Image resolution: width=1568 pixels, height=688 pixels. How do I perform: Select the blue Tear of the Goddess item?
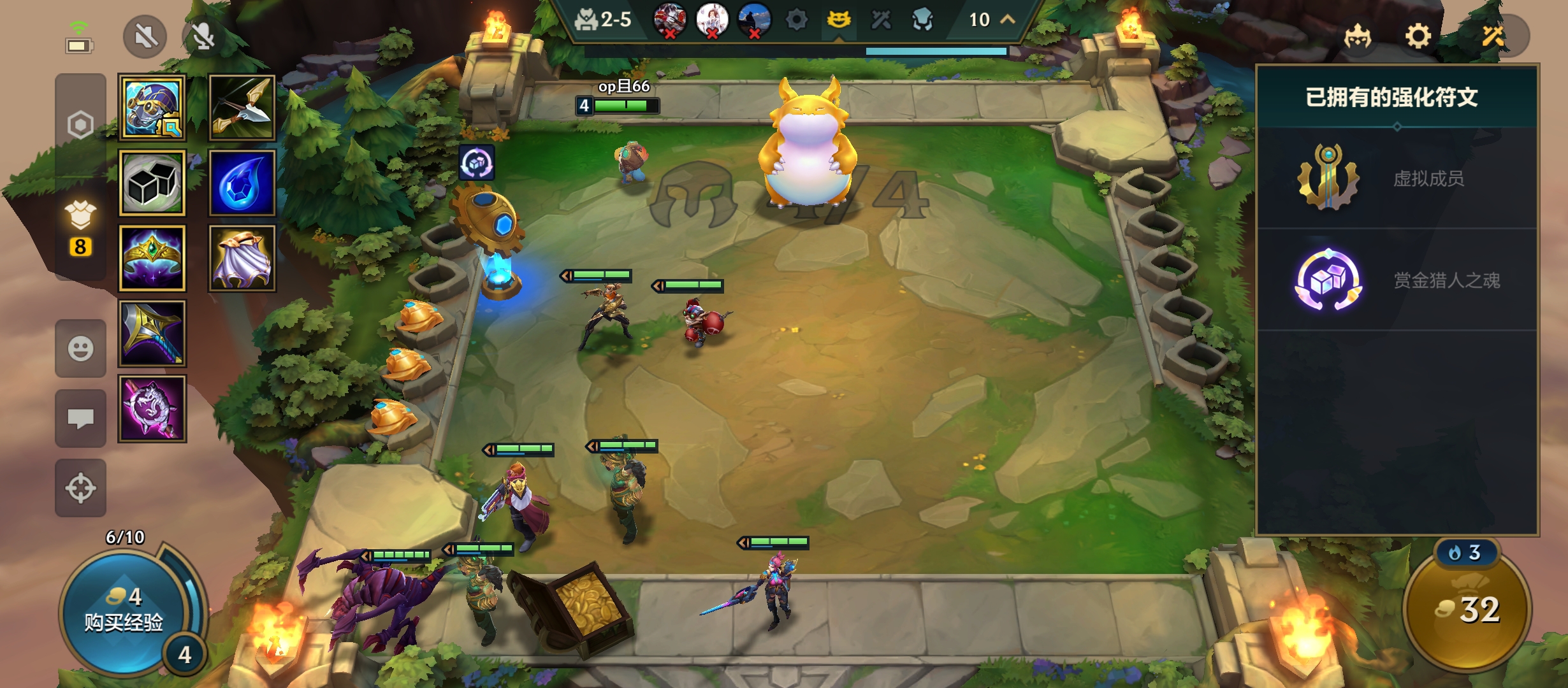(242, 183)
